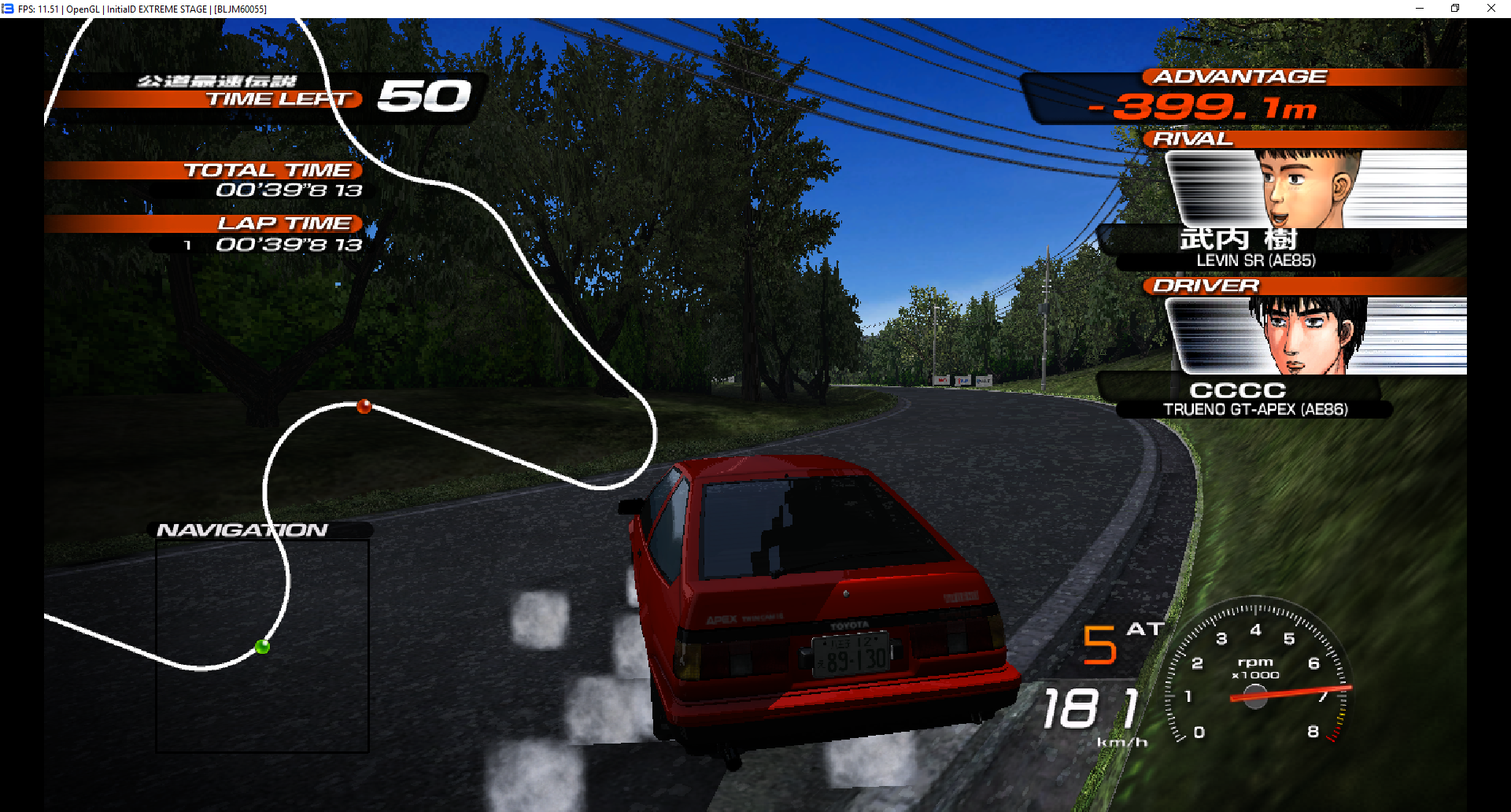Select the green player marker on the course map
Screen dimensions: 1511x812
point(263,647)
